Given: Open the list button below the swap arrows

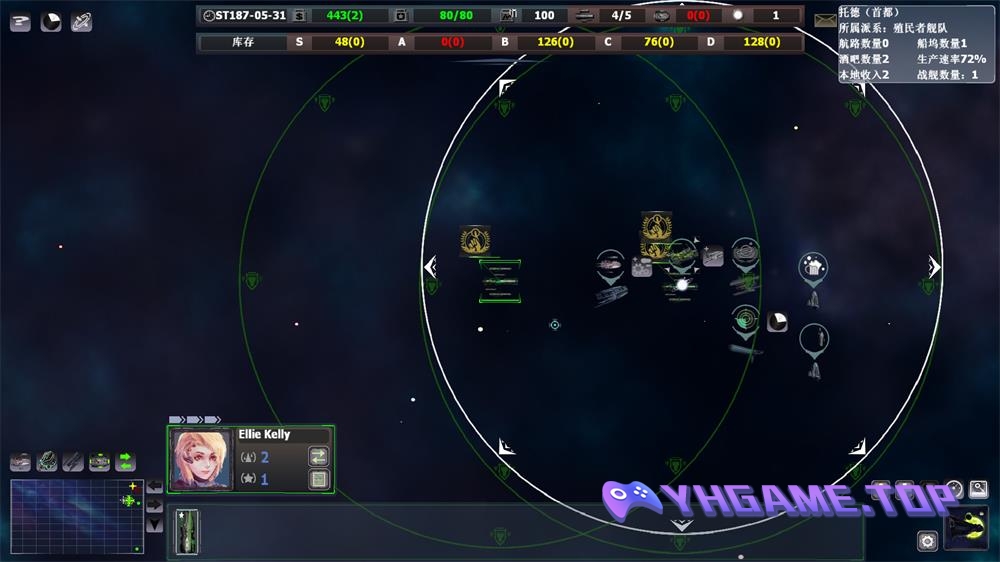Looking at the screenshot, I should coord(319,479).
